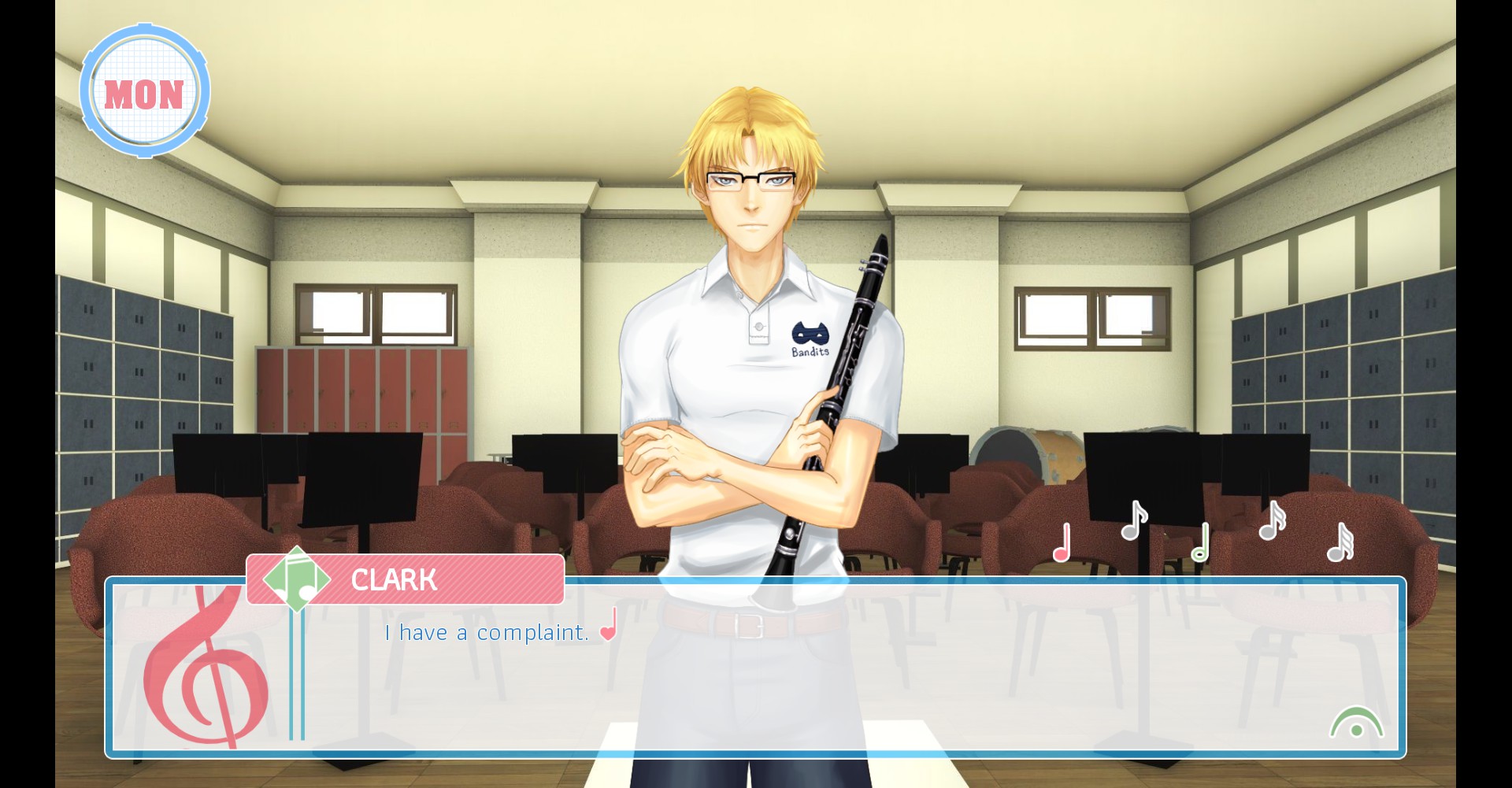The width and height of the screenshot is (1512, 788).
Task: Open the MON day badge
Action: click(x=145, y=92)
